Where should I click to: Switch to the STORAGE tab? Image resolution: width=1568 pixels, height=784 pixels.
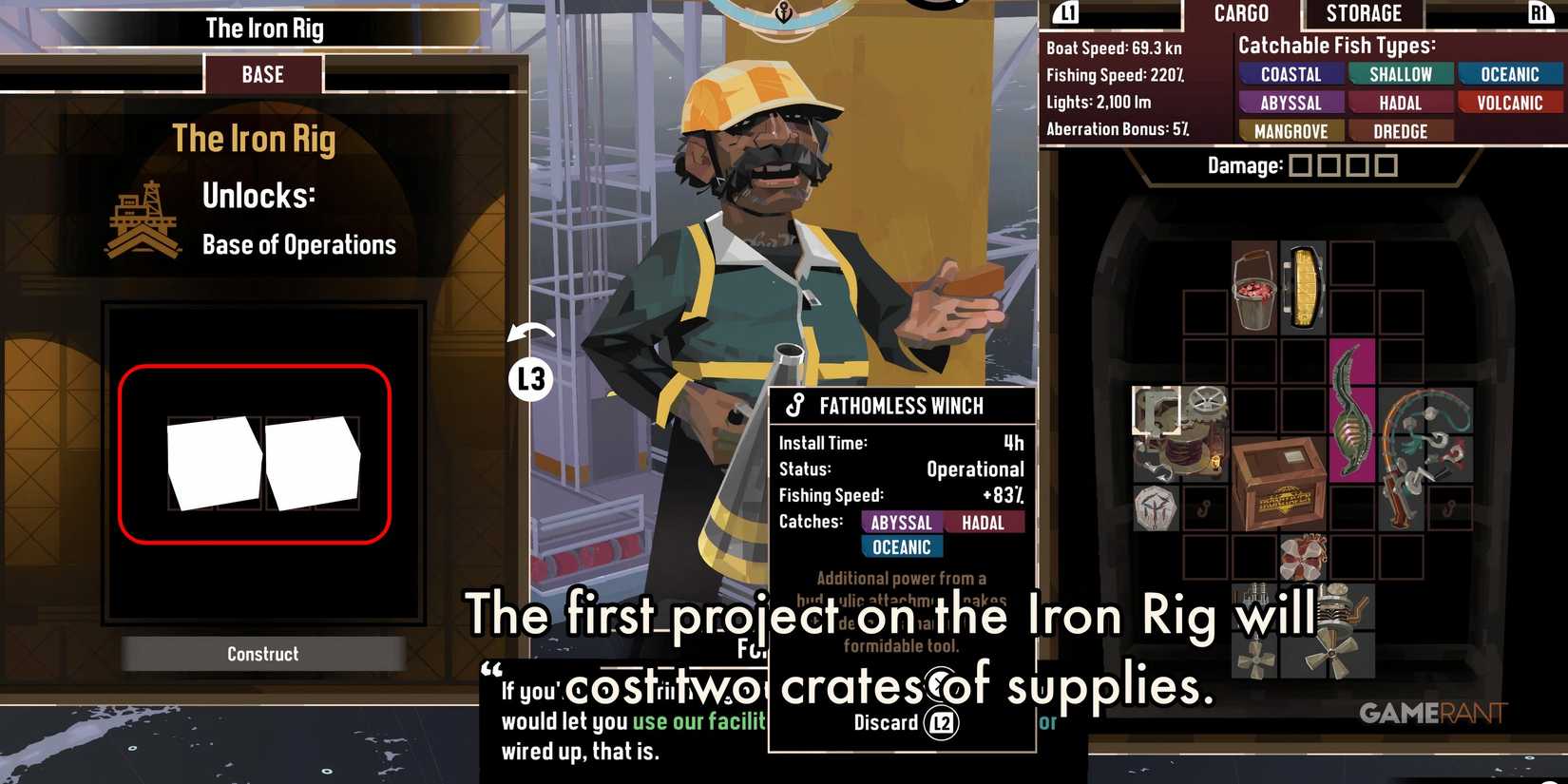tap(1363, 13)
